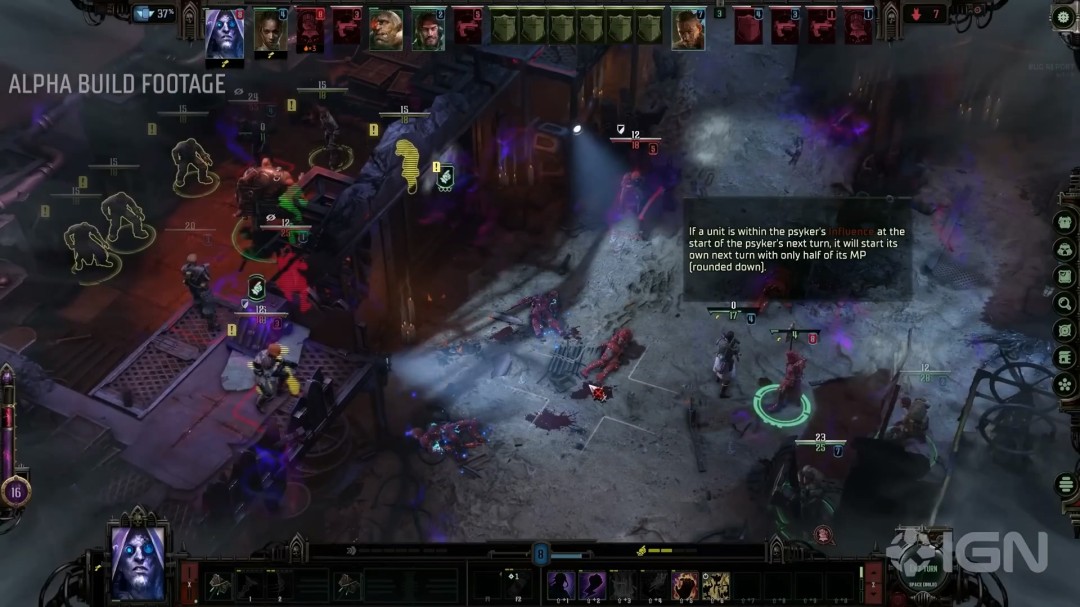Click the red enemy counter showing 7
This screenshot has height=607, width=1080.
coord(925,14)
